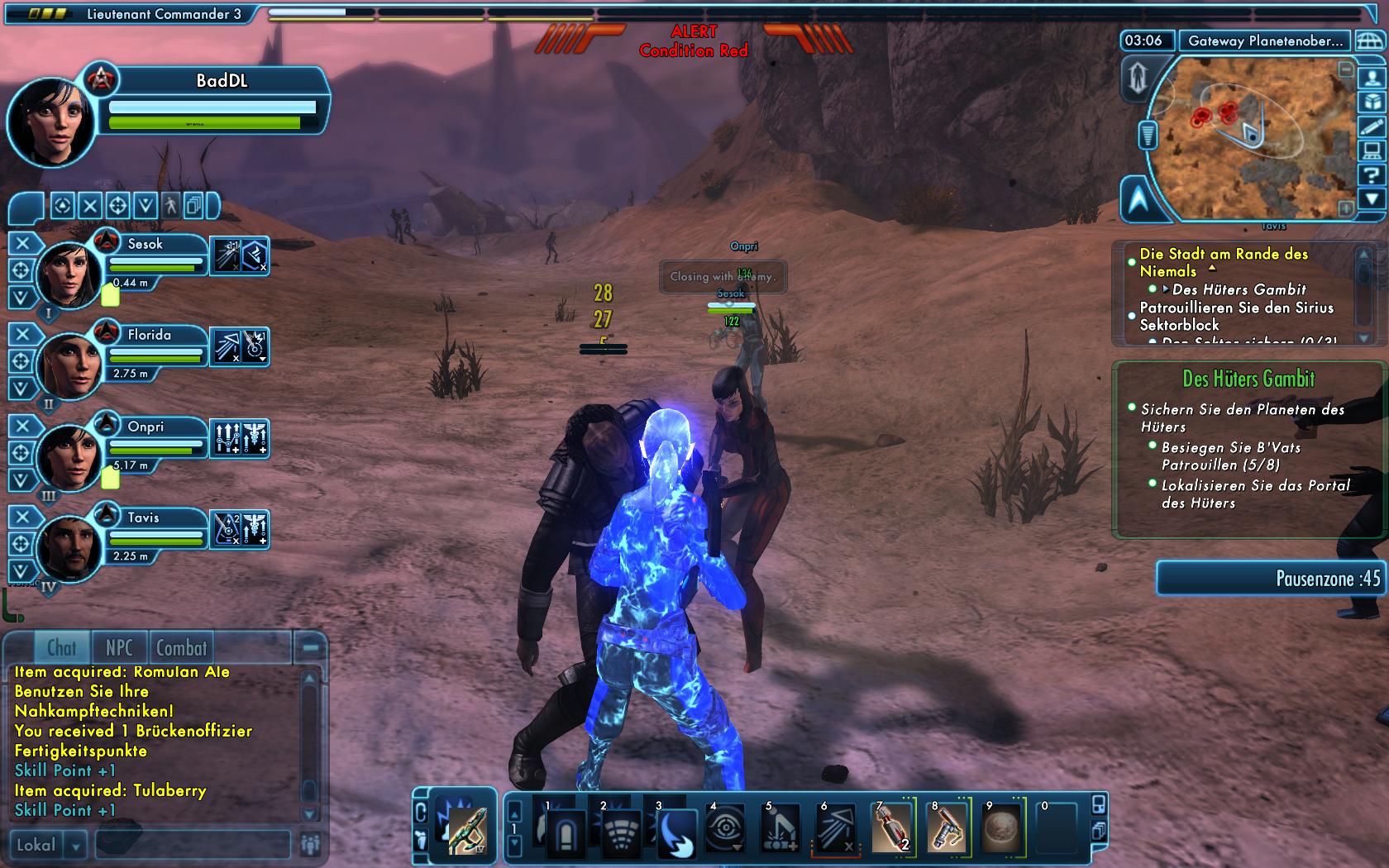
Task: Switch to the NPC chat tab
Action: (x=119, y=648)
